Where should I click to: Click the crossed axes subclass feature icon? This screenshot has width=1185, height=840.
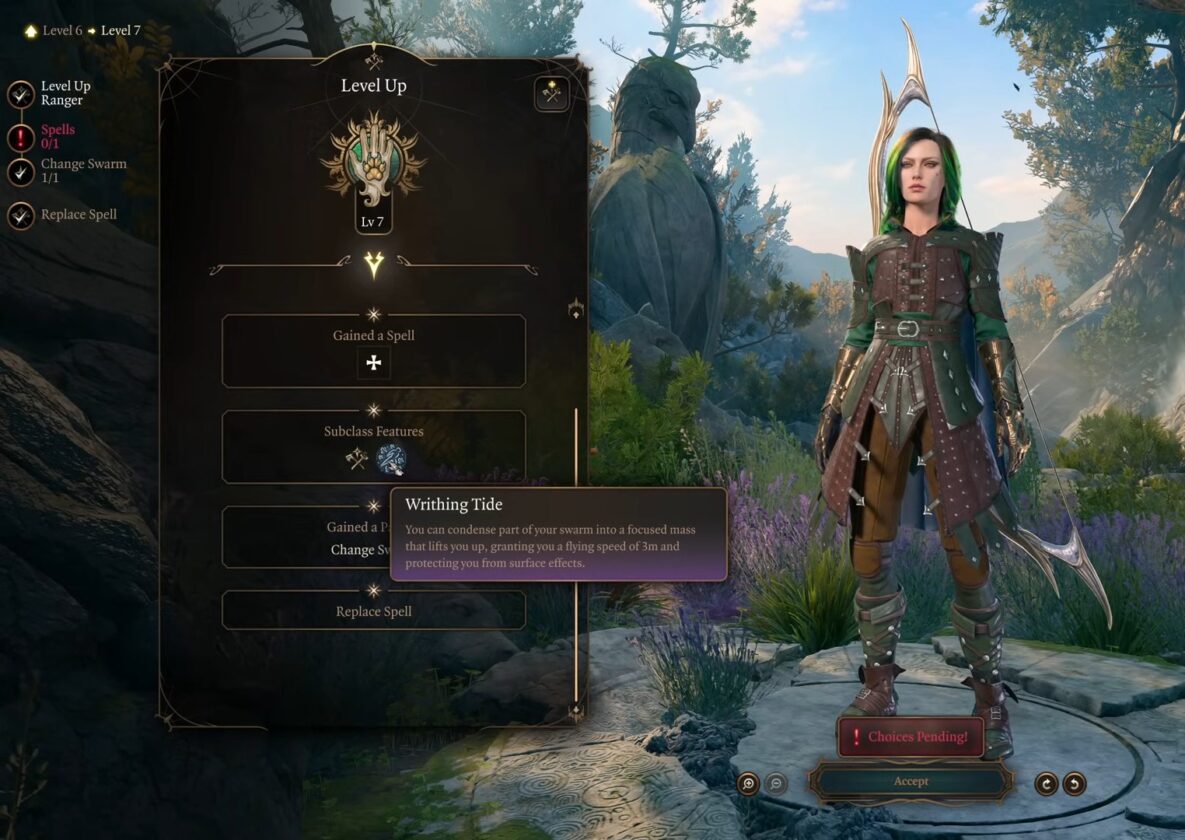pos(357,459)
